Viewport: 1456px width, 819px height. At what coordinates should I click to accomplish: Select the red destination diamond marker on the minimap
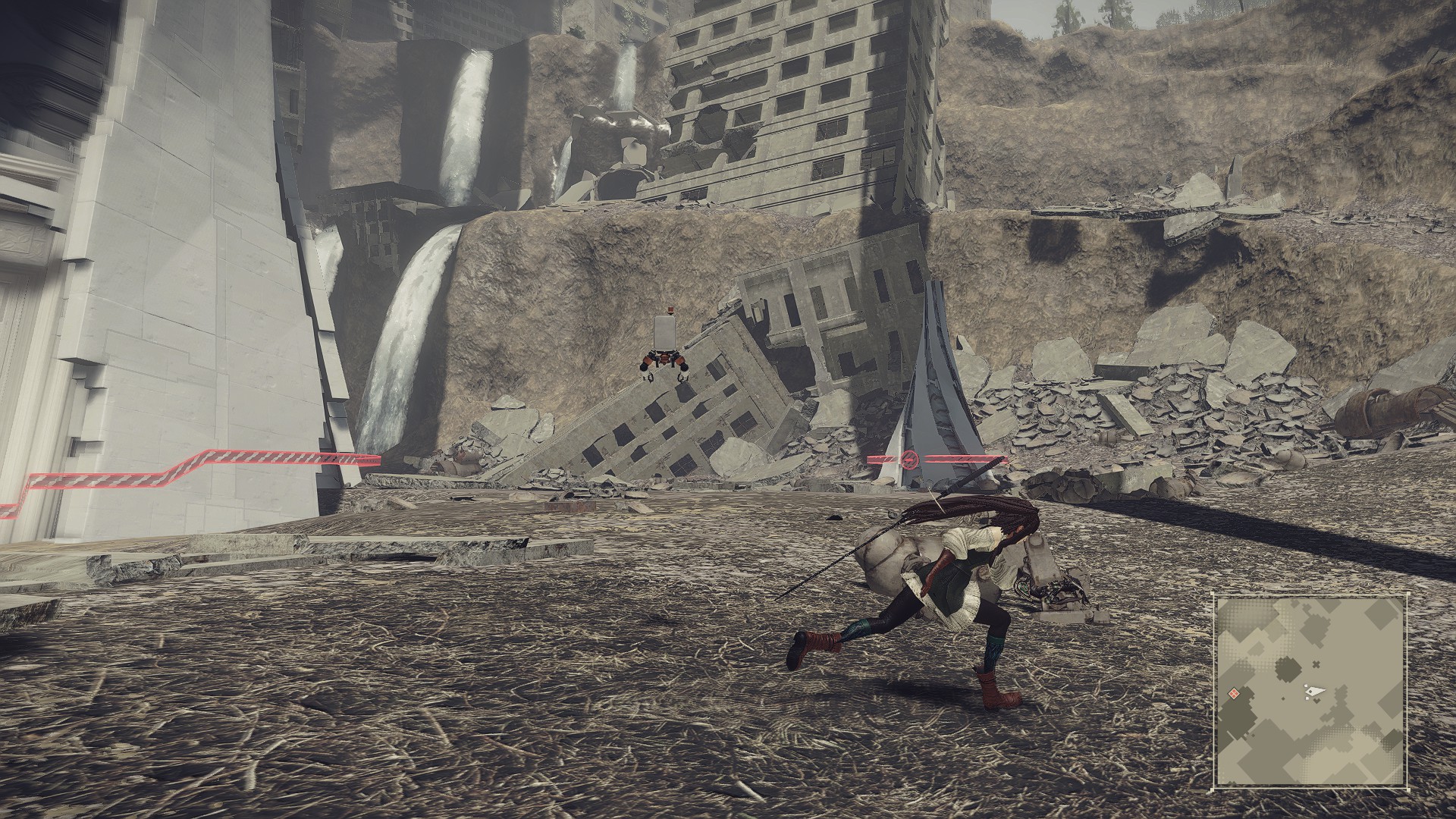click(1234, 693)
